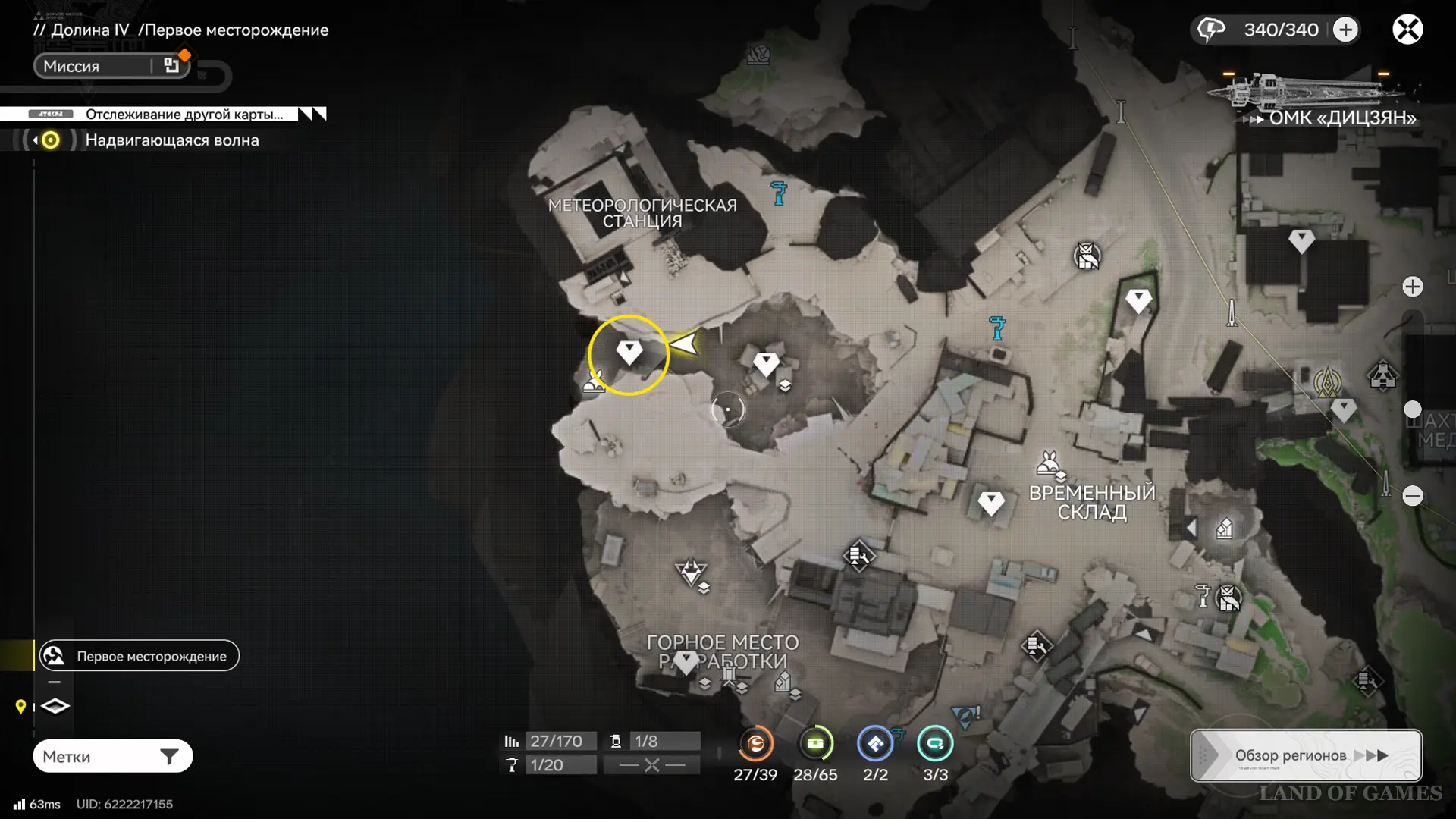This screenshot has width=1456, height=819.
Task: Show the blue 2/2 collectible counter
Action: point(875,744)
